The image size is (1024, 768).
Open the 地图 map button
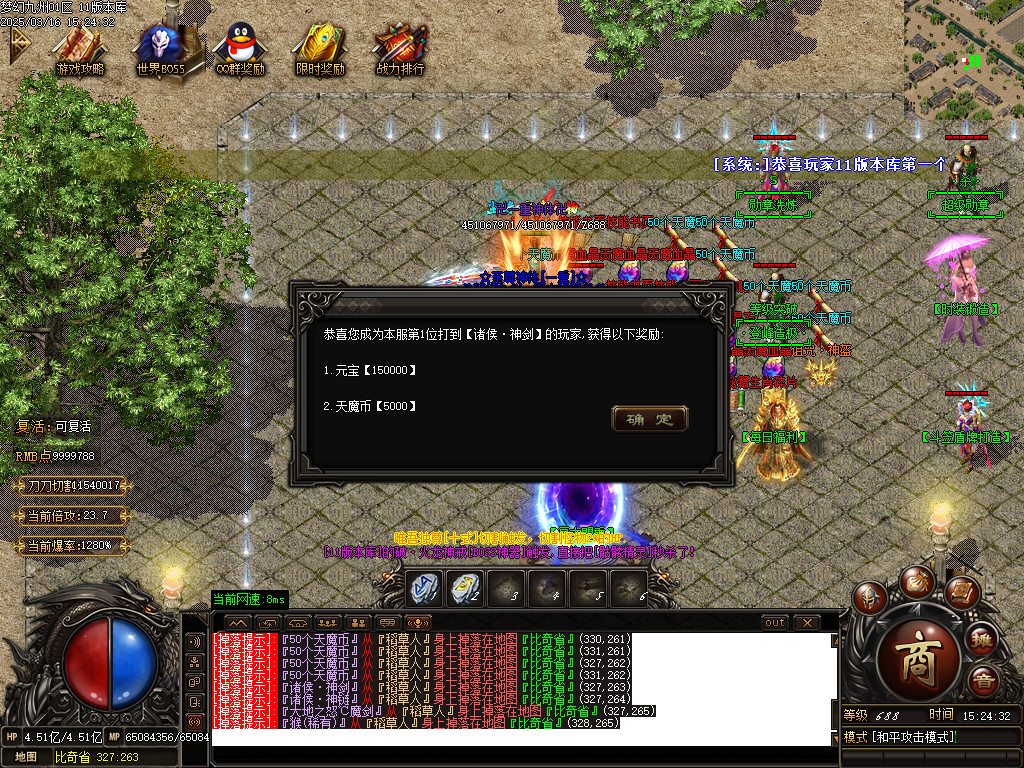26,757
